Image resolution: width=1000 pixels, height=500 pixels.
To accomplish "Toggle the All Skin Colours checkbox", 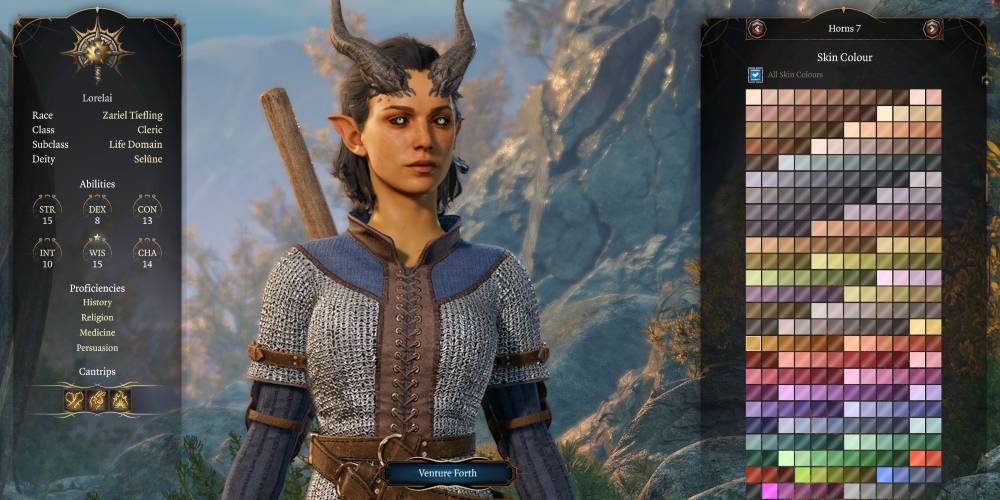I will (756, 74).
